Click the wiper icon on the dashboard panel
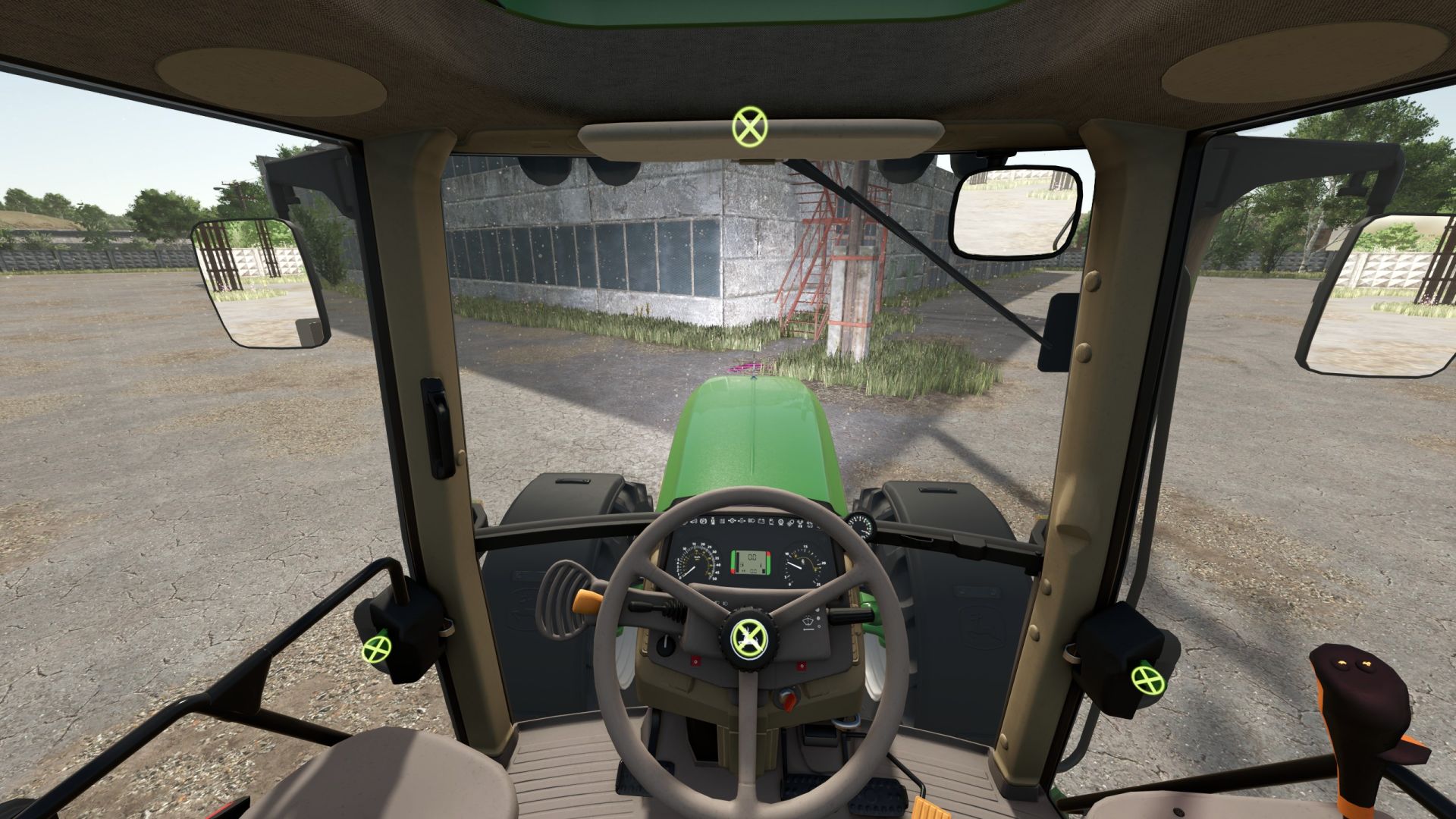 point(808,622)
